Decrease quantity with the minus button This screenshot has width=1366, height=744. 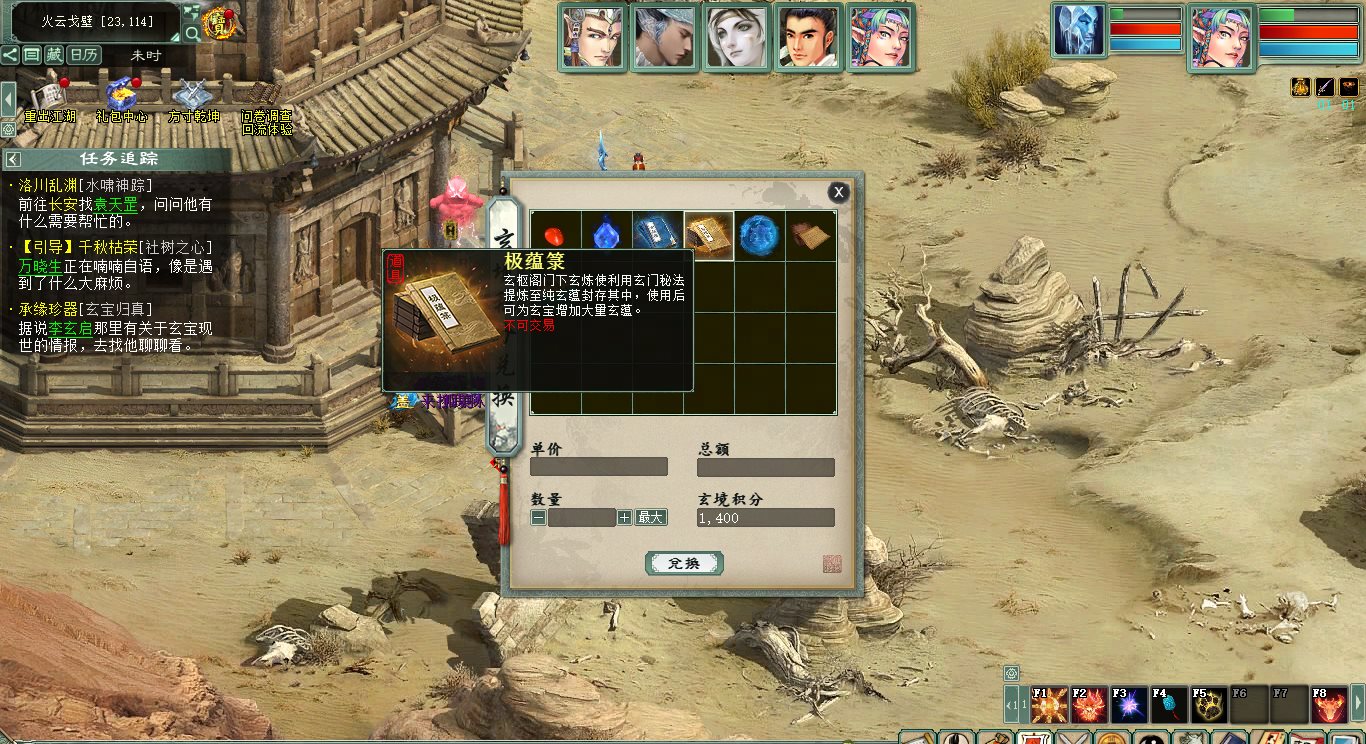[538, 517]
